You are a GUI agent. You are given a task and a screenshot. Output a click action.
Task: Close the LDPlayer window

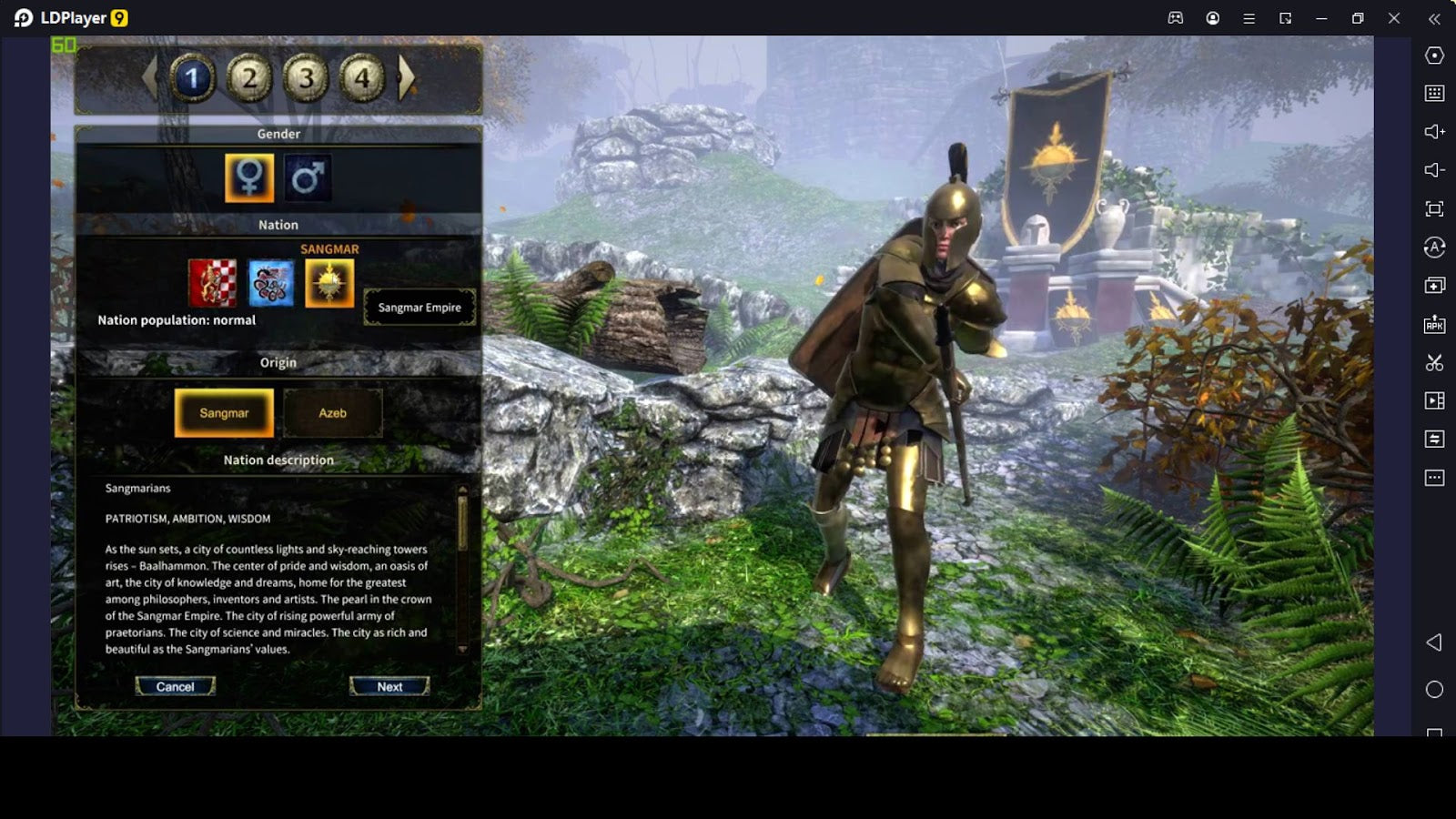coord(1393,18)
